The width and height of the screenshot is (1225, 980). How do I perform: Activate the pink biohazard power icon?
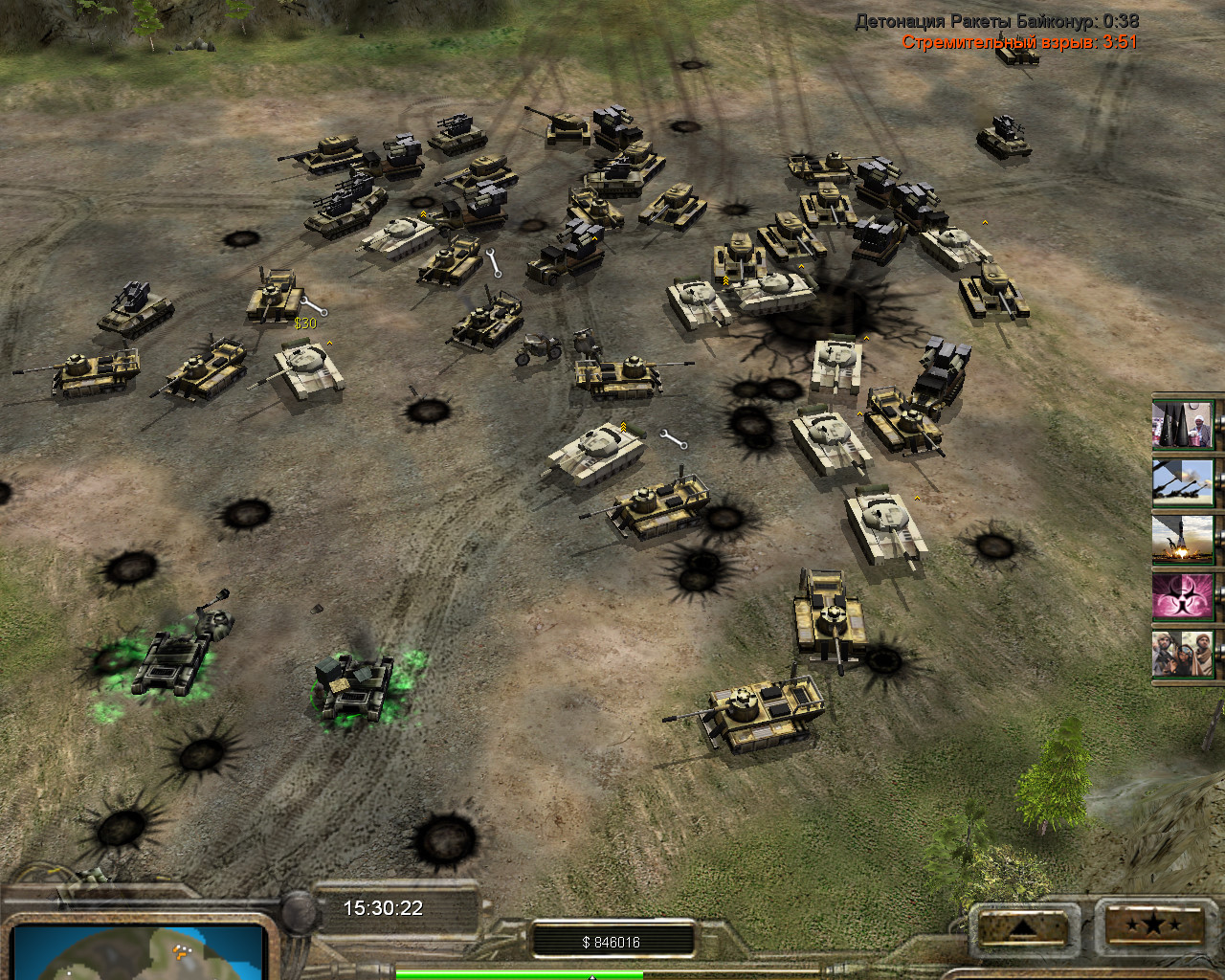click(x=1183, y=596)
